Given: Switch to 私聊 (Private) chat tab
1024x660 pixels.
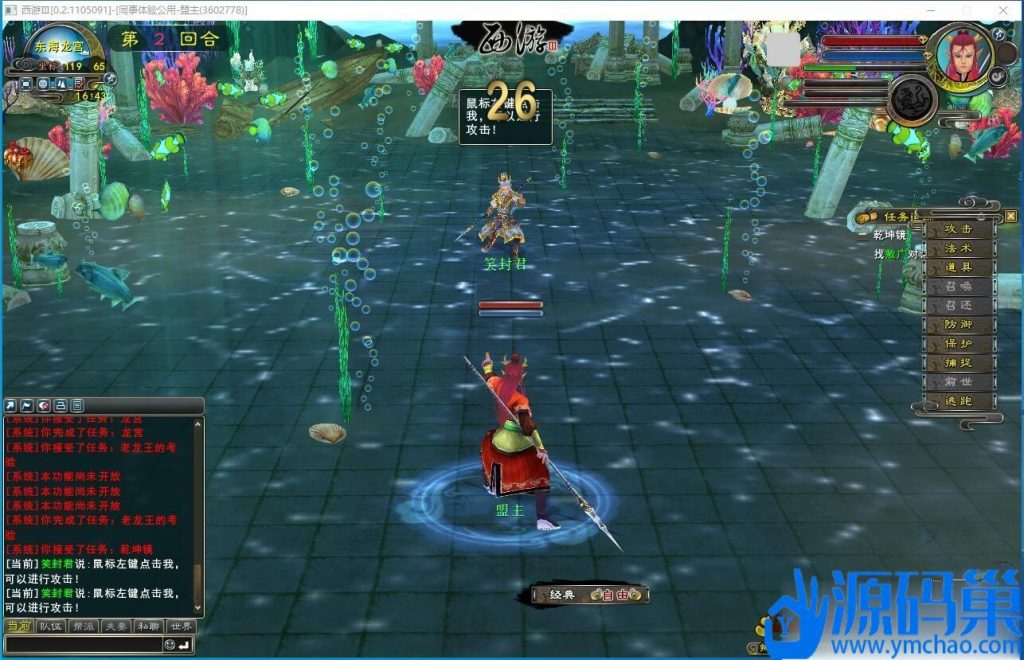Looking at the screenshot, I should pos(148,627).
